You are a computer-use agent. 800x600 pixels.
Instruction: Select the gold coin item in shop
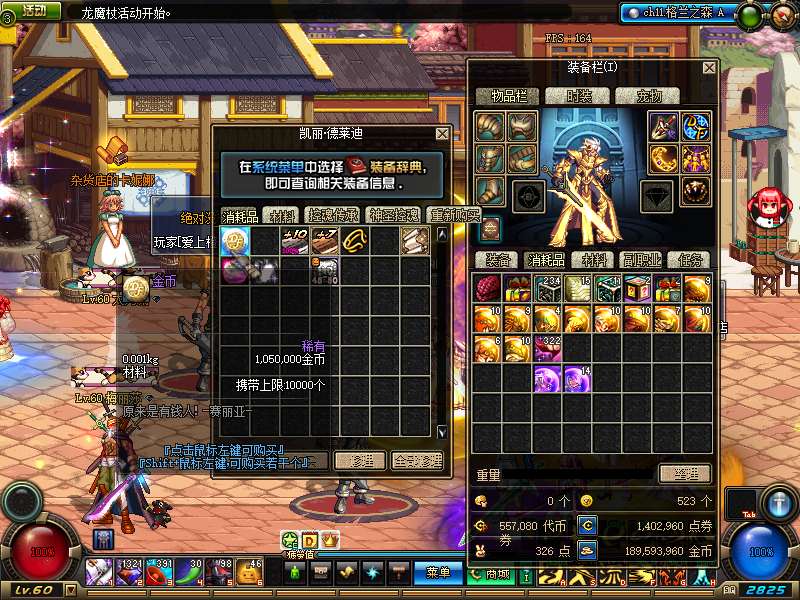pyautogui.click(x=235, y=241)
